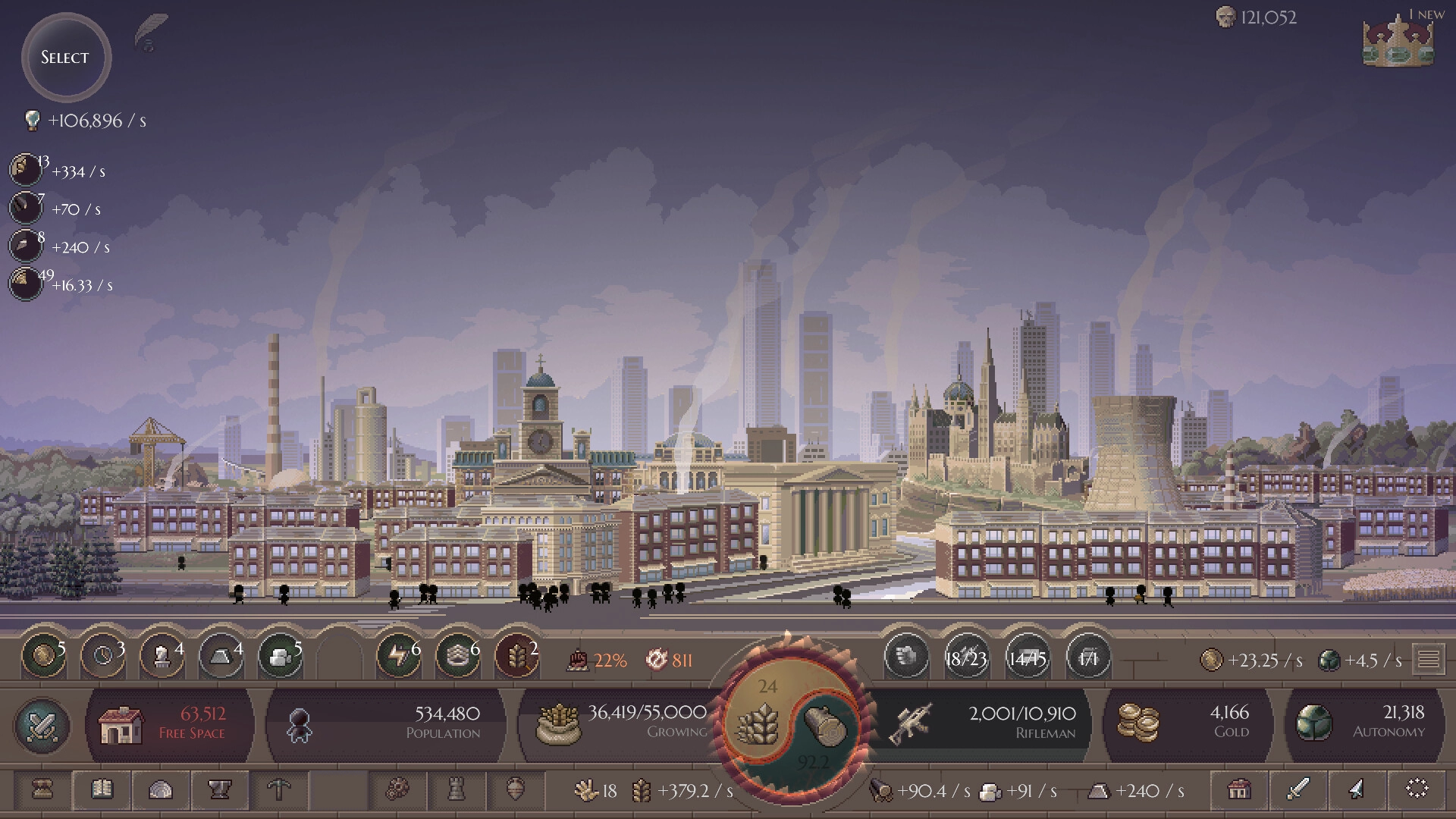Open the pickaxe tab
Screen dimensions: 1456x819
click(x=279, y=790)
